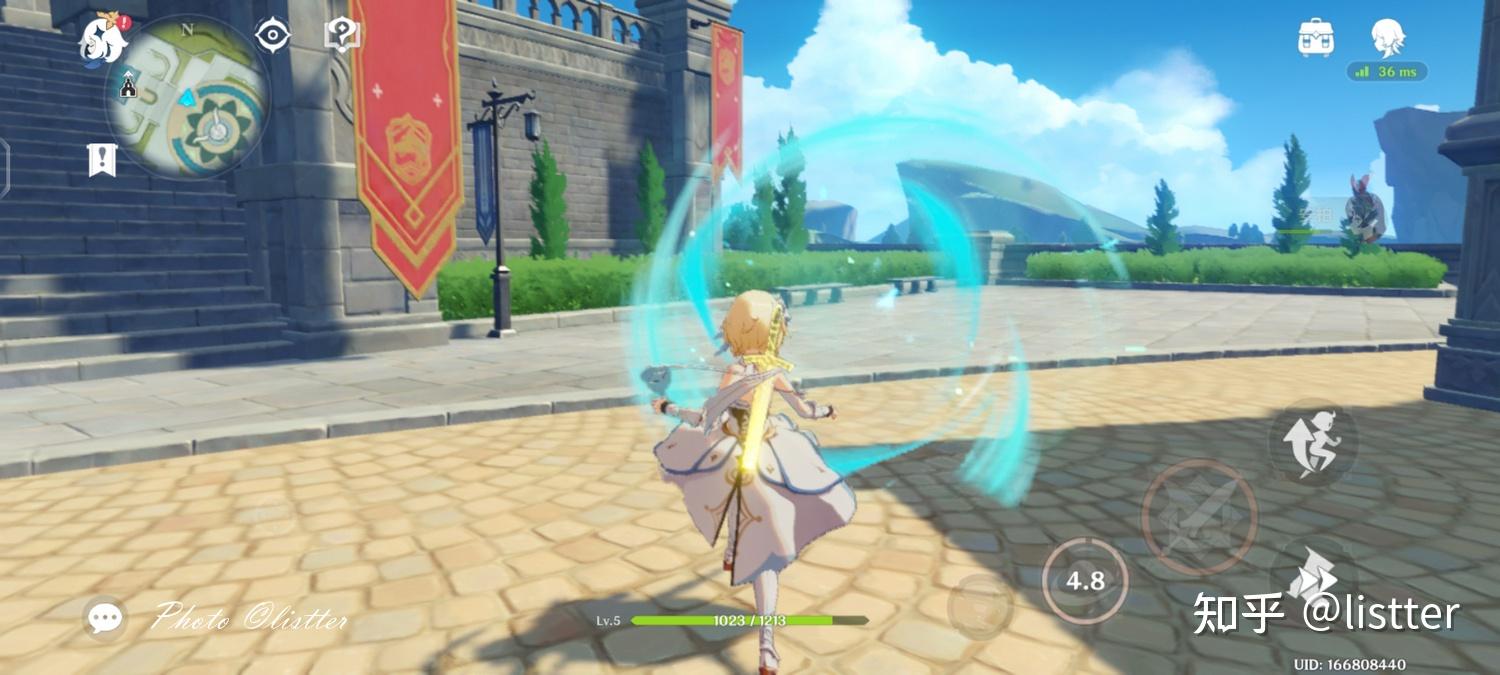The image size is (1500, 675).
Task: Open the map from the minimap
Action: click(x=190, y=97)
